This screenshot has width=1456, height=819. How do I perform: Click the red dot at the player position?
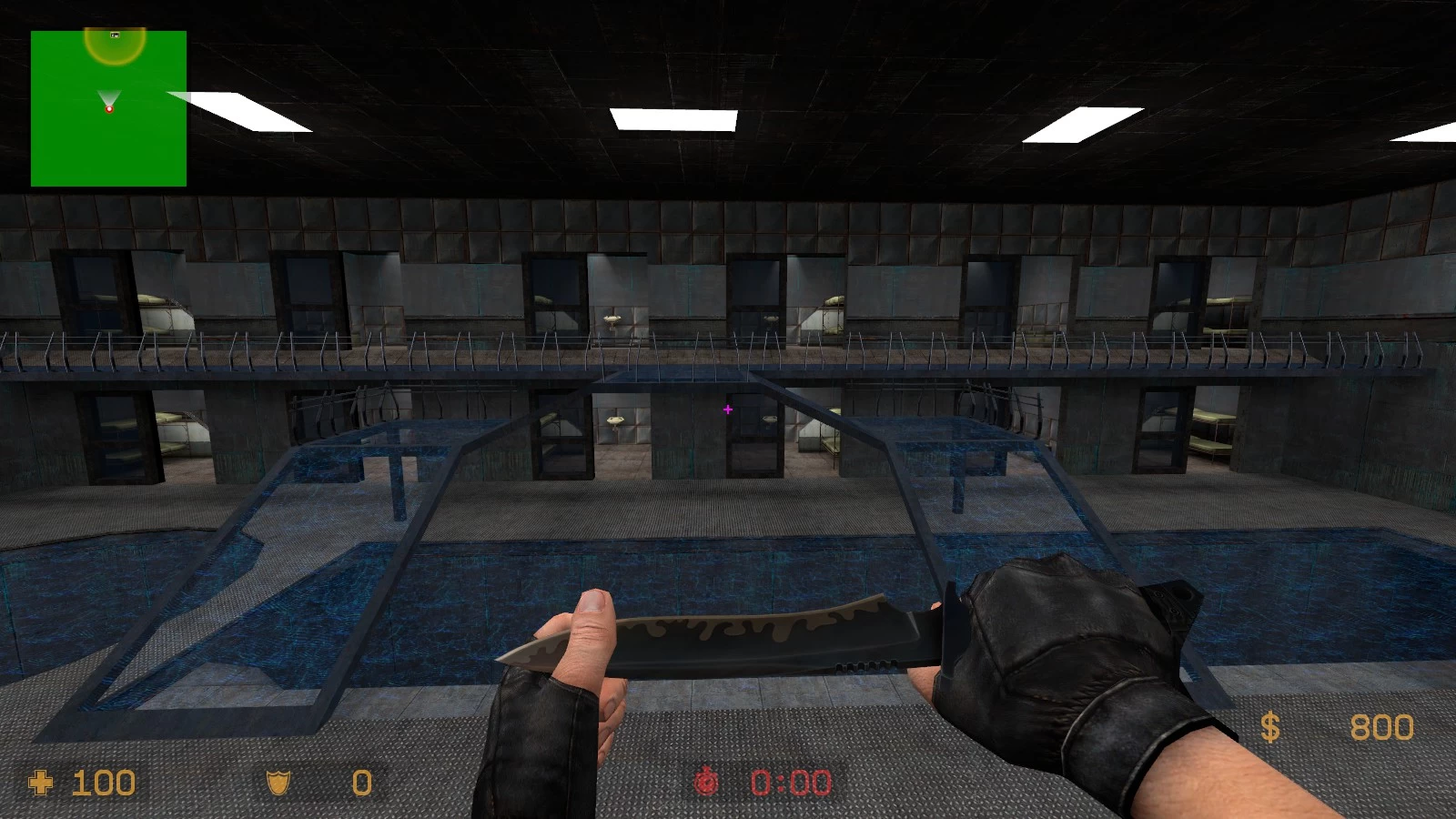tap(109, 109)
